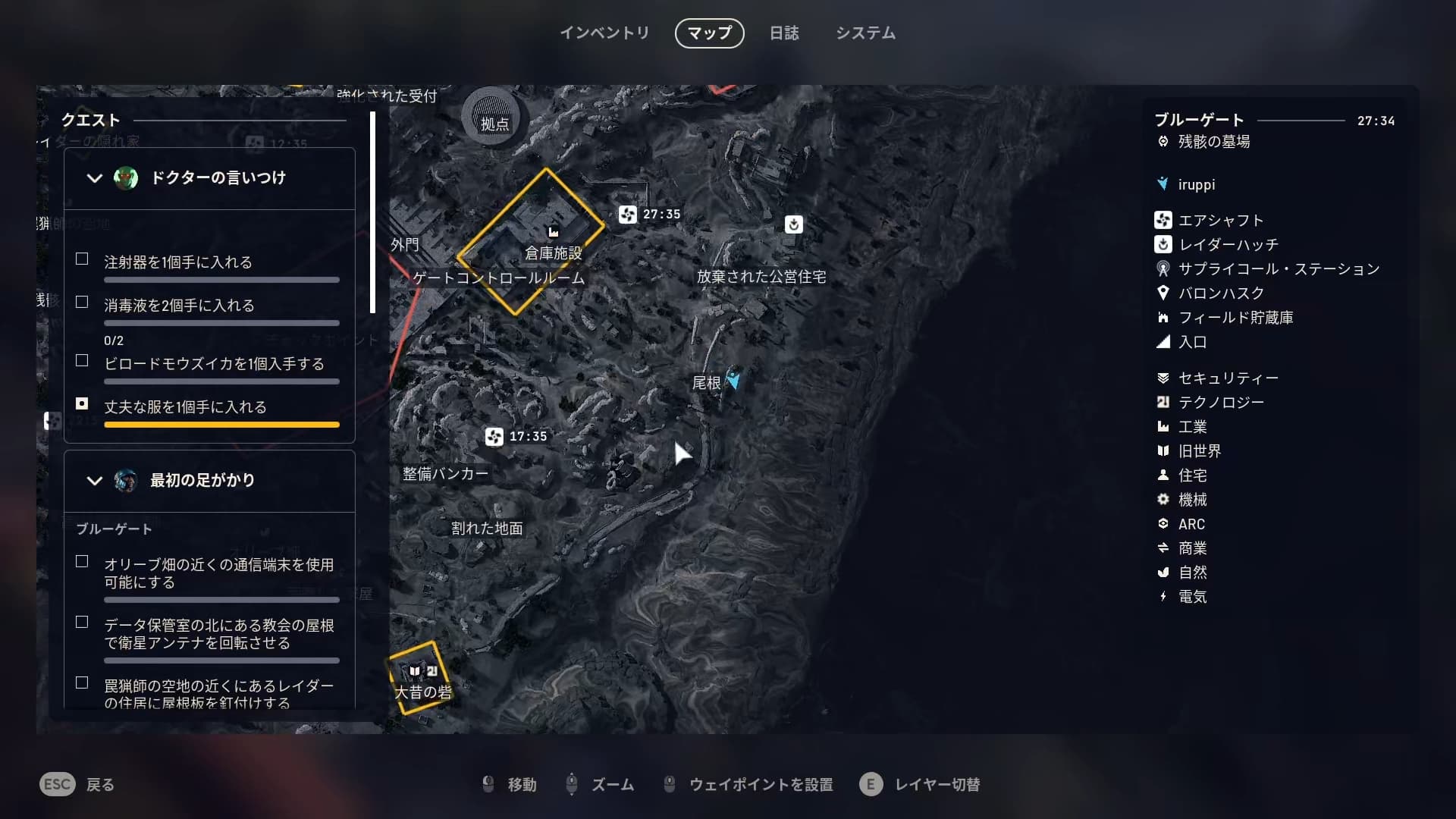Switch to the システム tab
The height and width of the screenshot is (819, 1456).
(865, 33)
